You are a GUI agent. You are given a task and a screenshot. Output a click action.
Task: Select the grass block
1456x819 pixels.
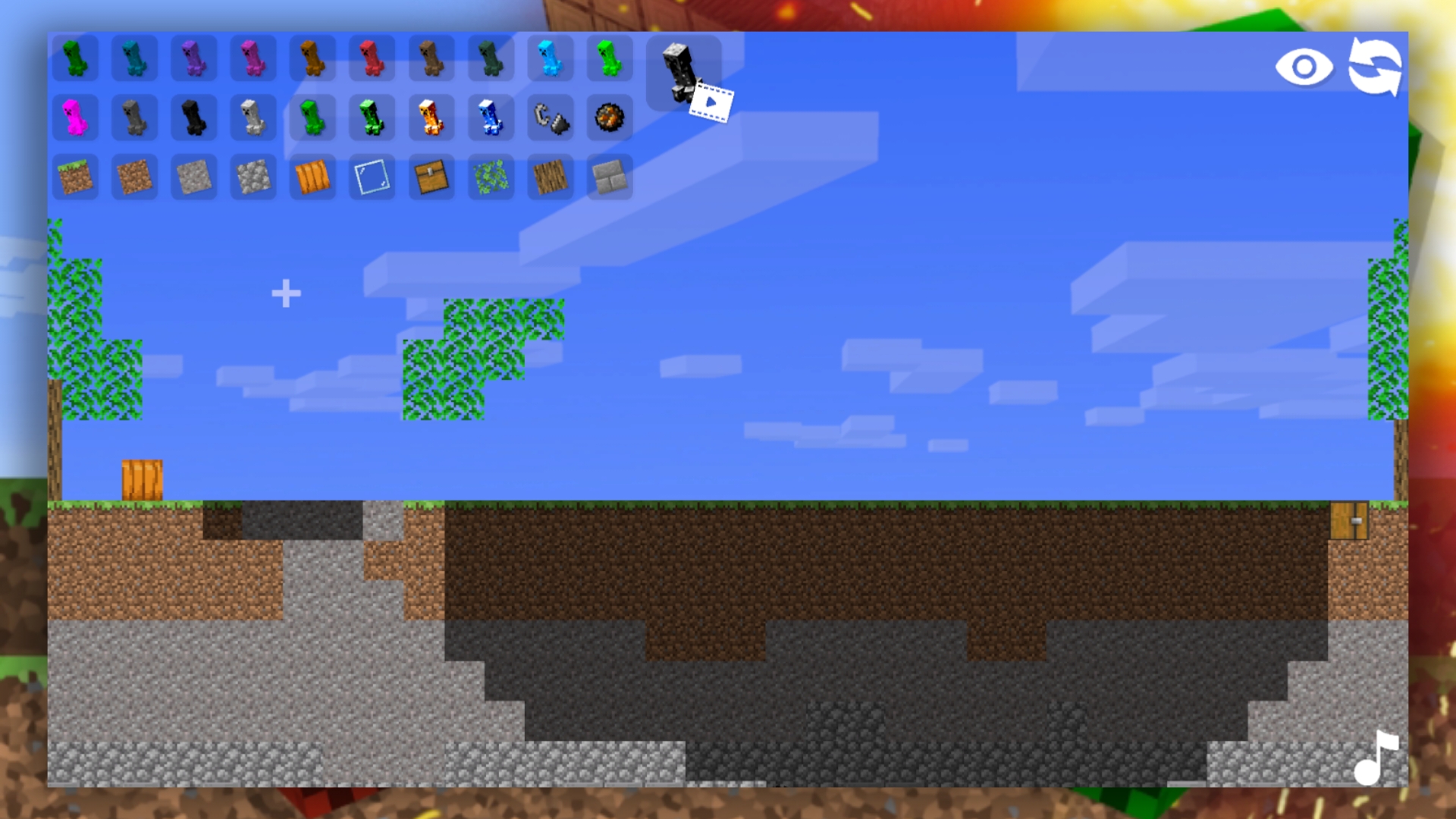(75, 177)
